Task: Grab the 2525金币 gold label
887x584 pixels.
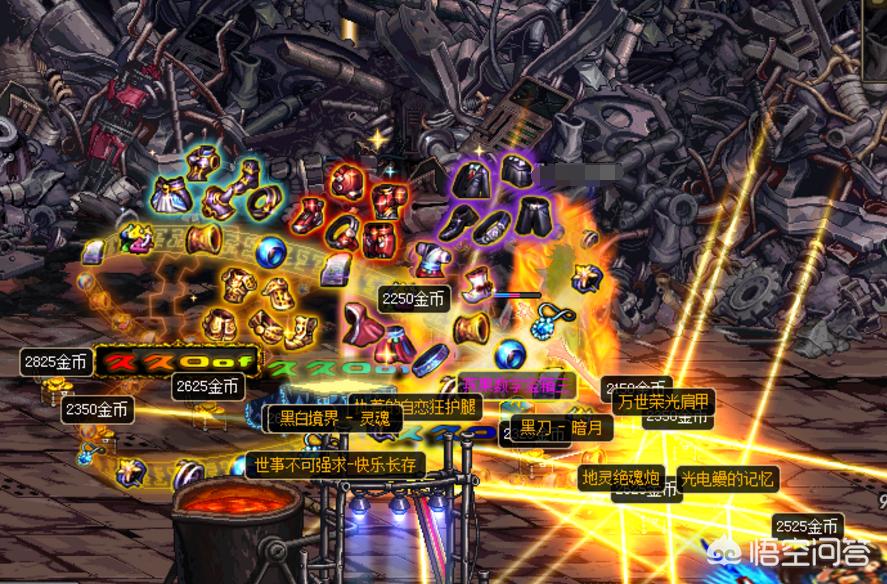Action: [808, 526]
